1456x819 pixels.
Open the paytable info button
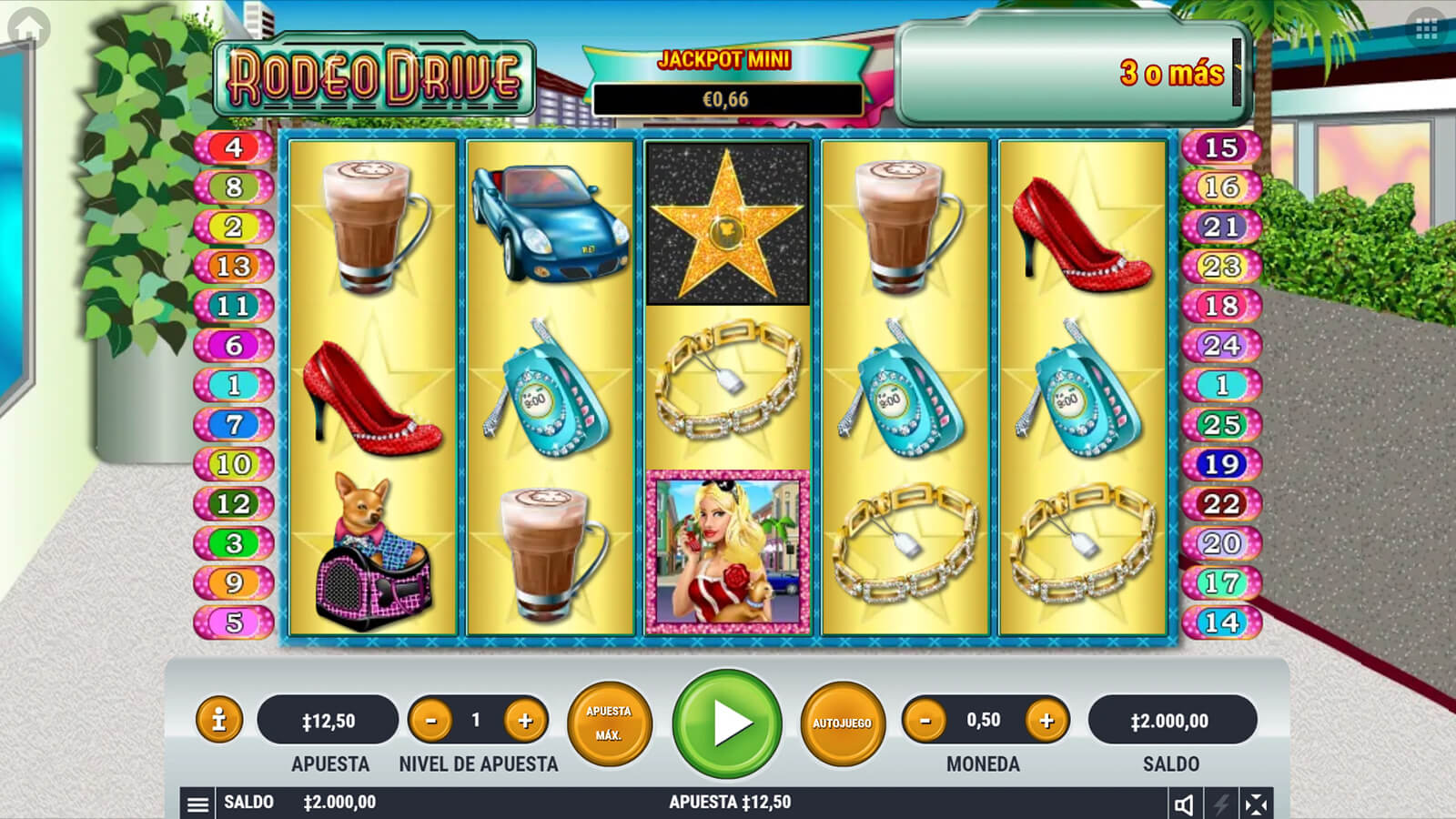tap(218, 721)
